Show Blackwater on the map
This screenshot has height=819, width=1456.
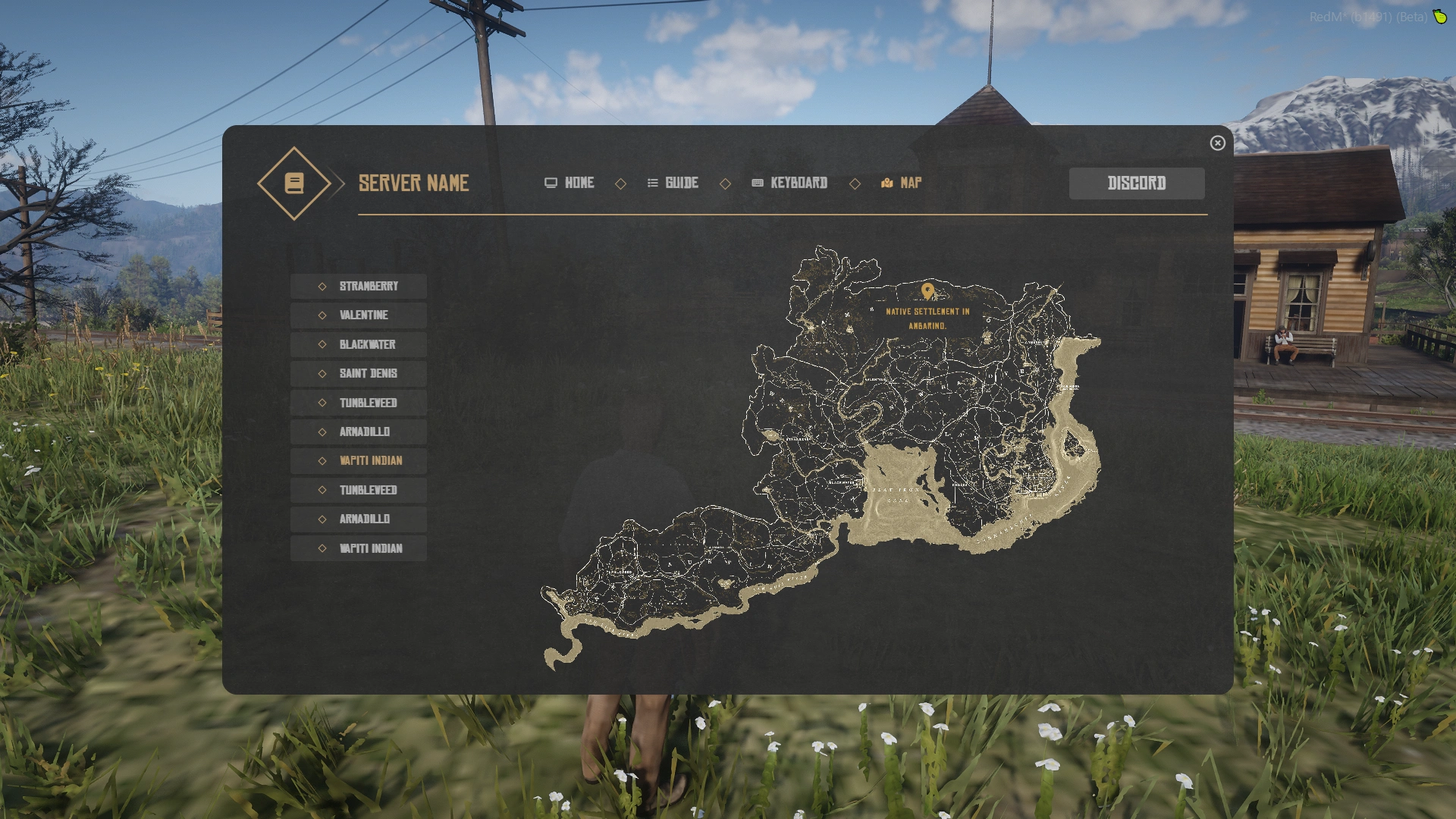(x=359, y=345)
